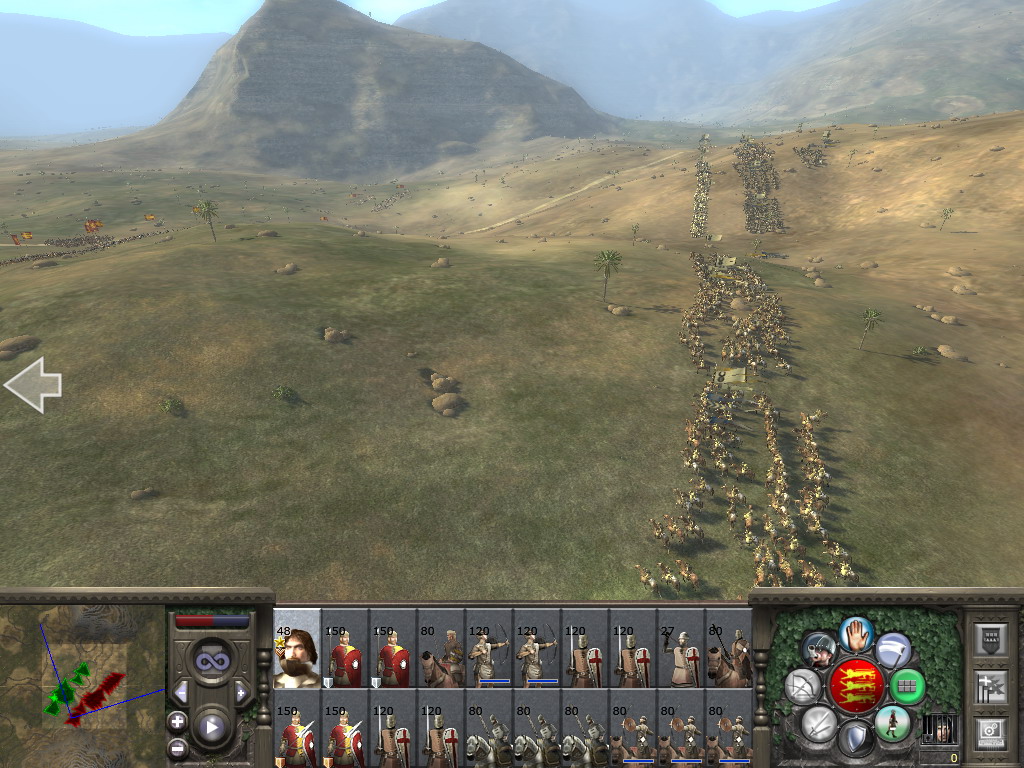Click the withdraw white flag button
This screenshot has width=1024, height=768.
[893, 650]
